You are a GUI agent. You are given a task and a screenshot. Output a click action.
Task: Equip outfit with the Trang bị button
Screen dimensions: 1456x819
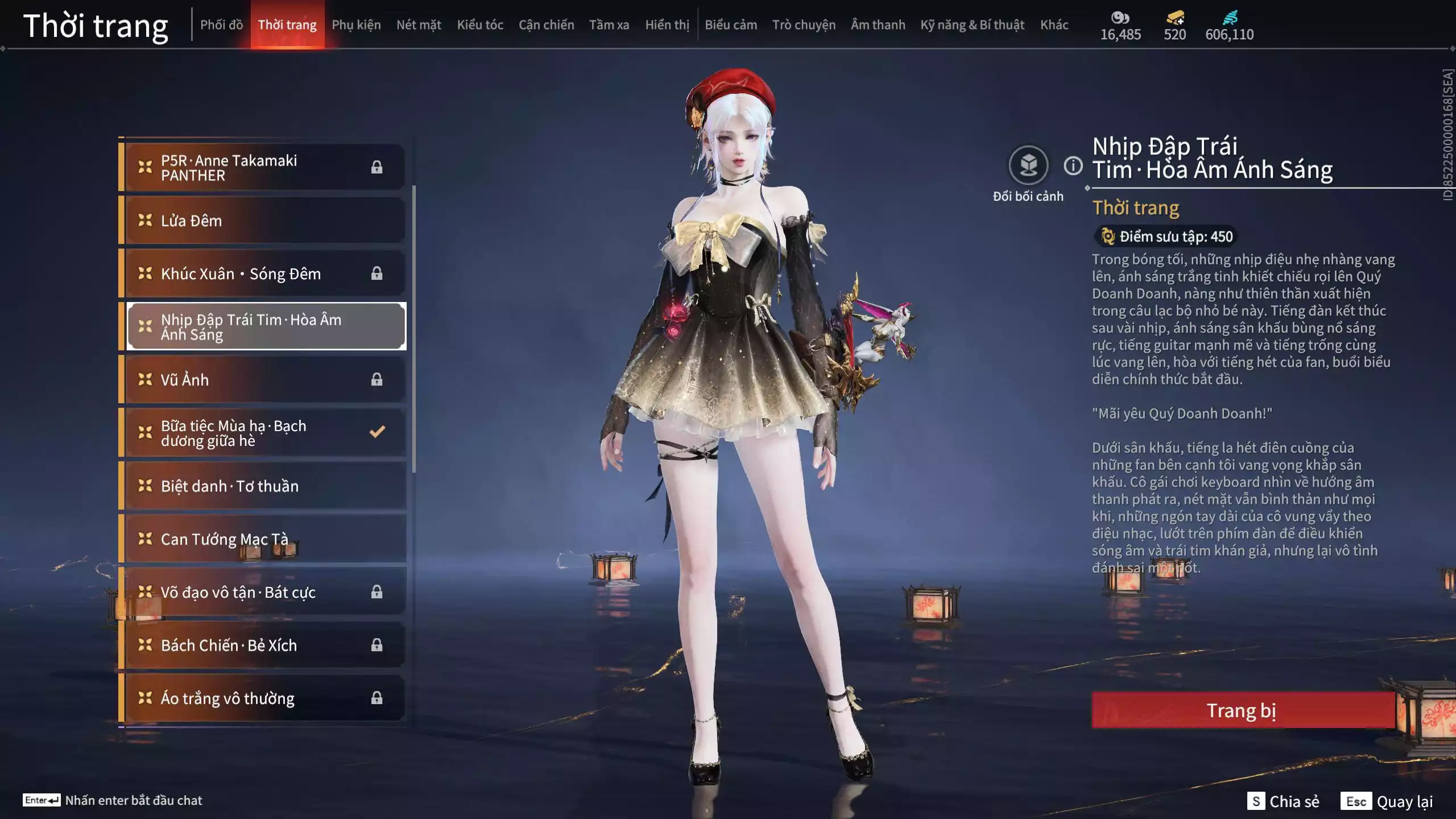pyautogui.click(x=1242, y=710)
